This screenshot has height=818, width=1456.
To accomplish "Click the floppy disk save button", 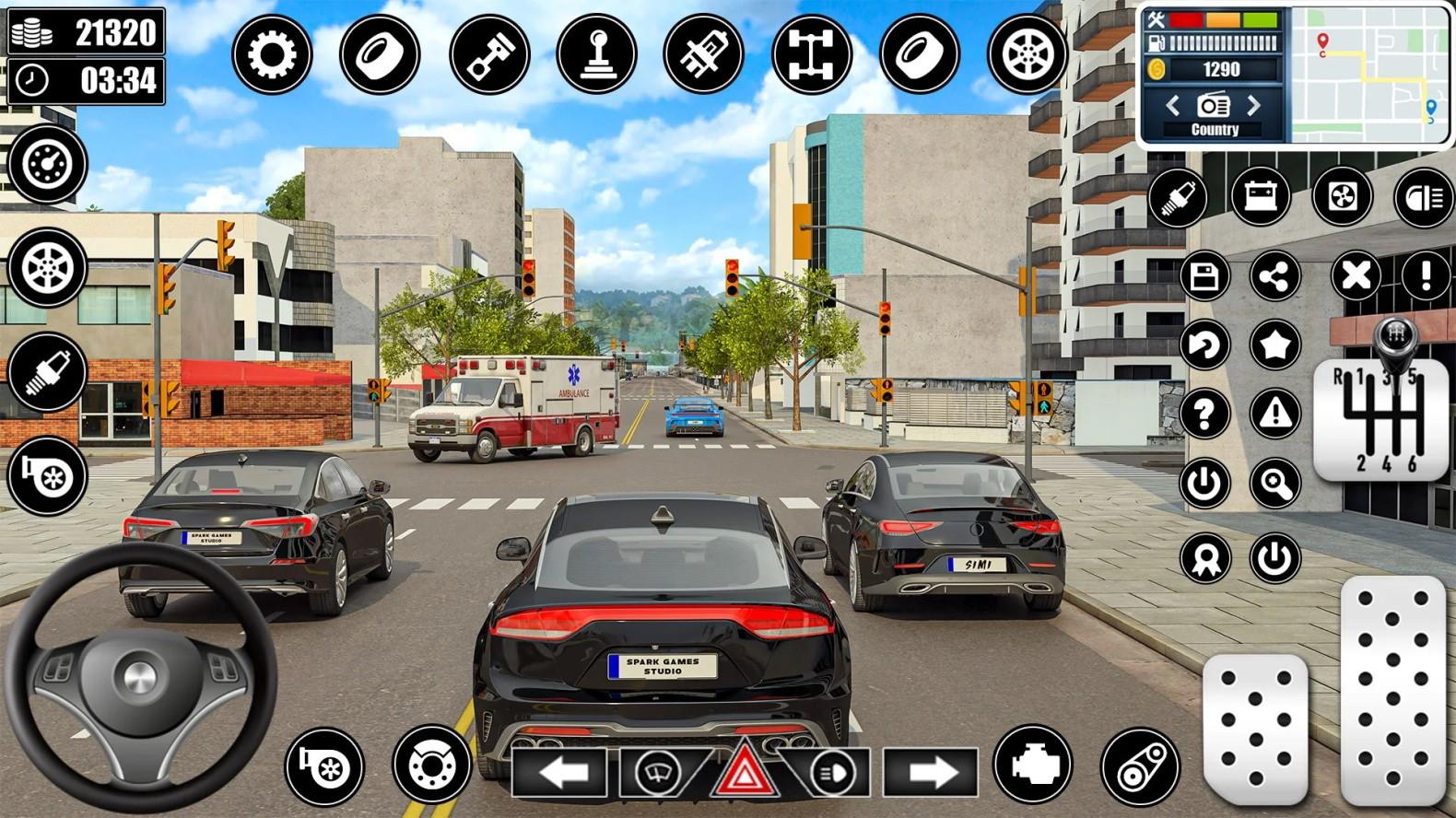I will tap(1204, 275).
